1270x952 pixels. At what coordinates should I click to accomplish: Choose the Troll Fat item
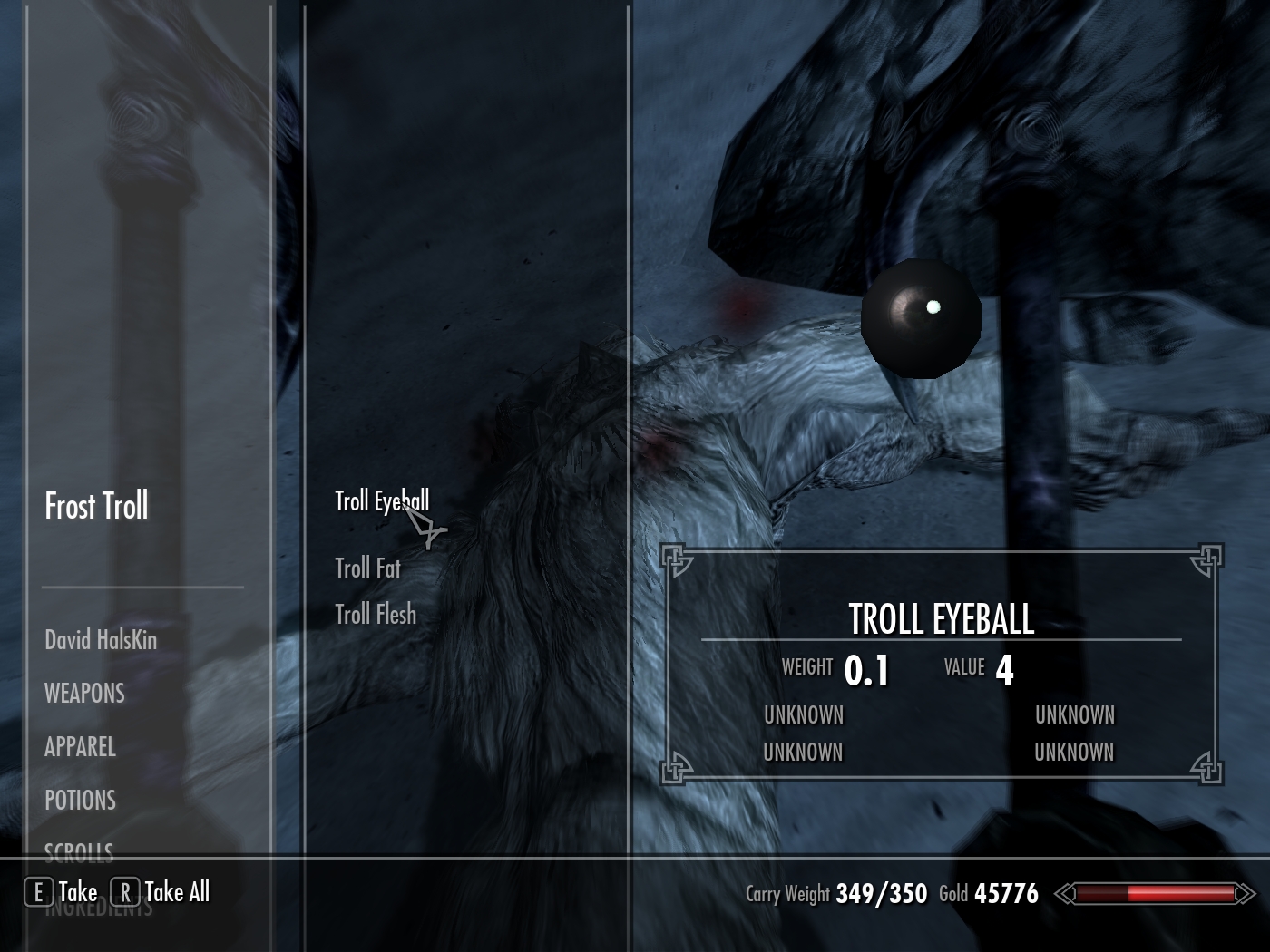pyautogui.click(x=367, y=568)
